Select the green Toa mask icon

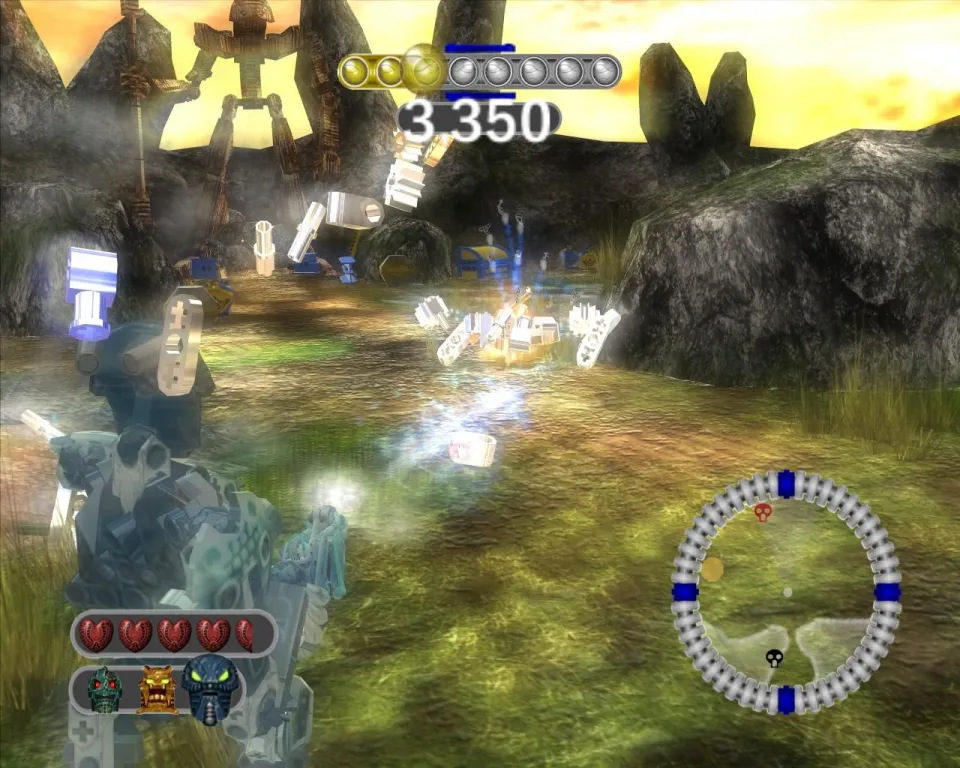104,690
